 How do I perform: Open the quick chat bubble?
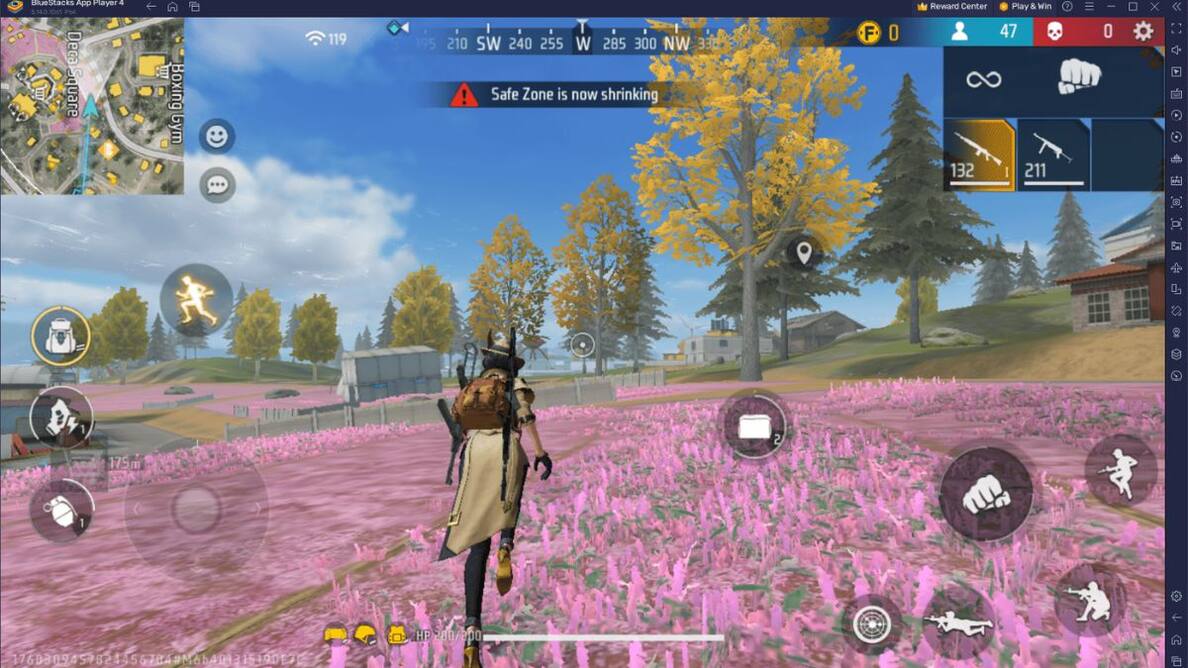tap(217, 185)
